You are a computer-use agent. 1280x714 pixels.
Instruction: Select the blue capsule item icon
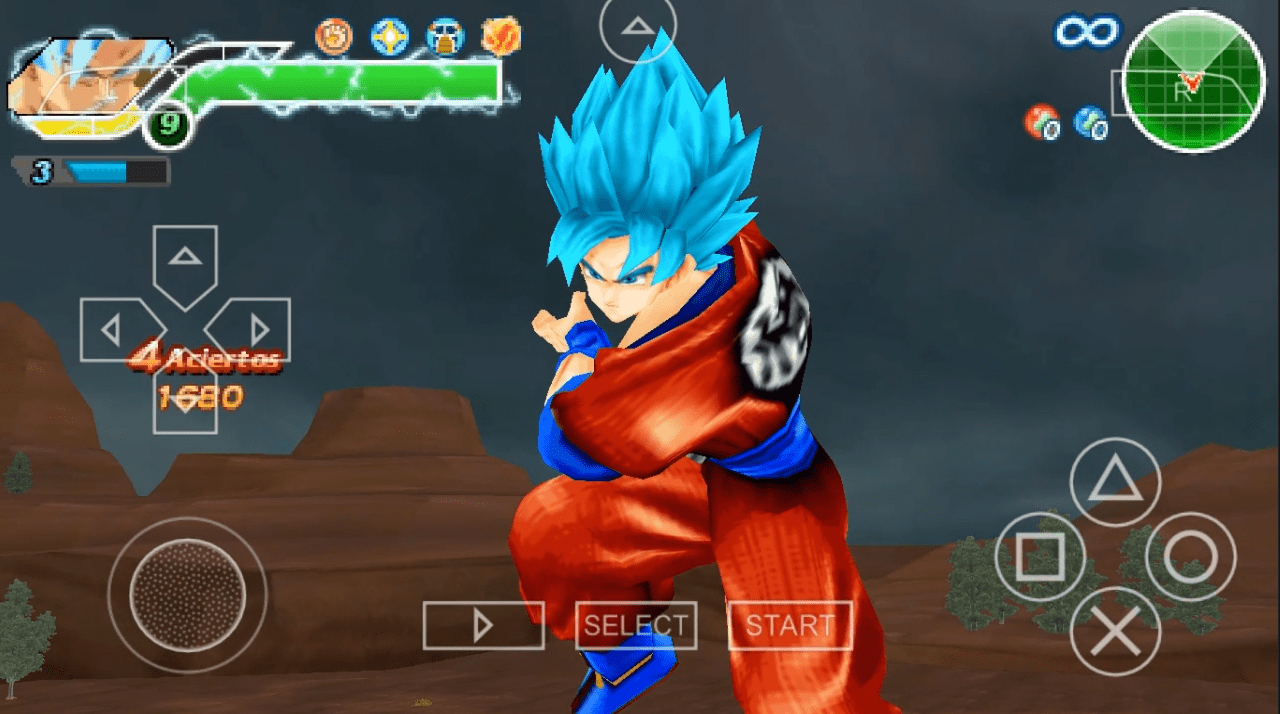click(1090, 122)
